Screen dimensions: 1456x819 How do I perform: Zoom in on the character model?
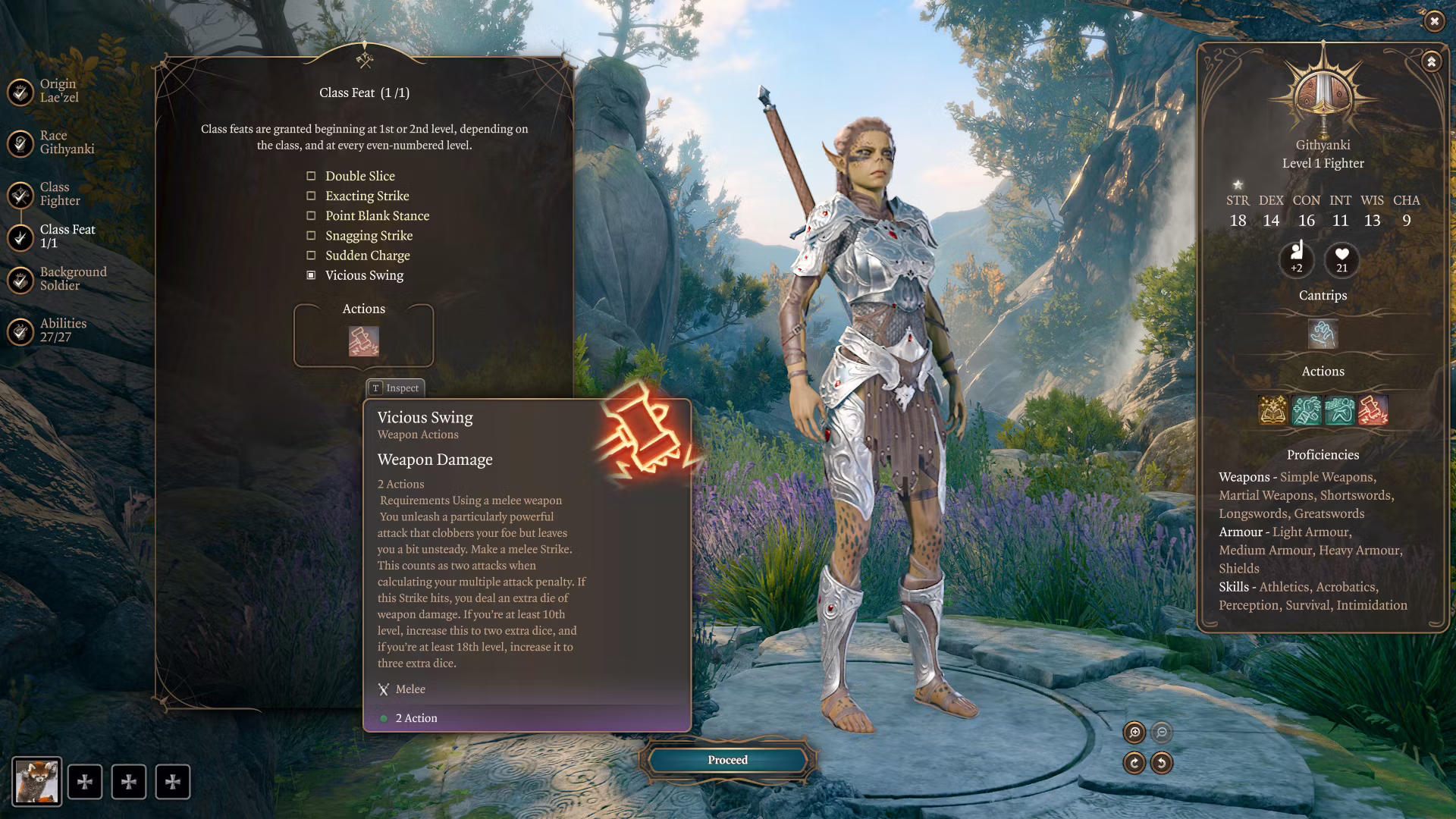point(1134,732)
